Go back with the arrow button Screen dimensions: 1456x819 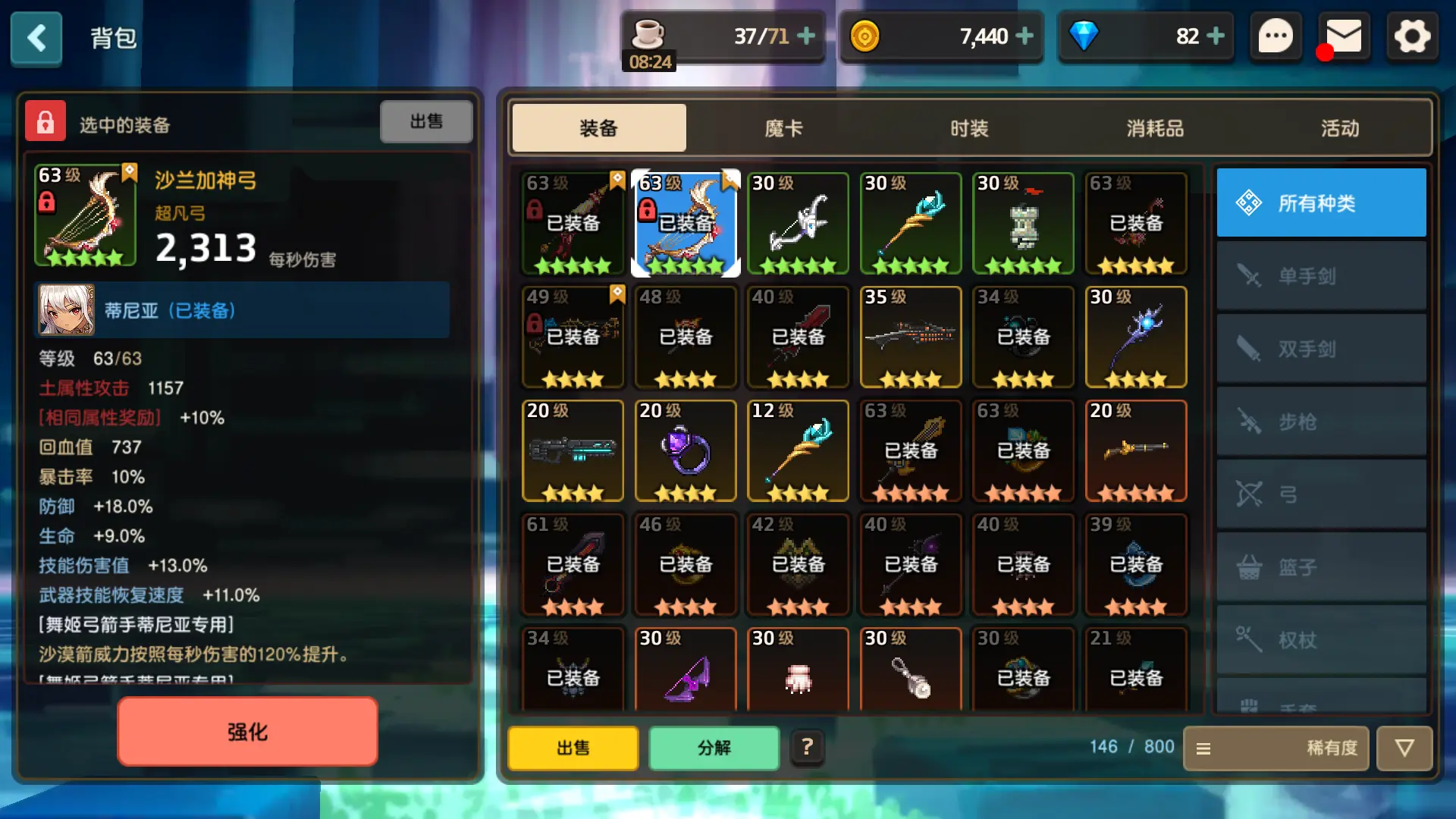(x=36, y=38)
